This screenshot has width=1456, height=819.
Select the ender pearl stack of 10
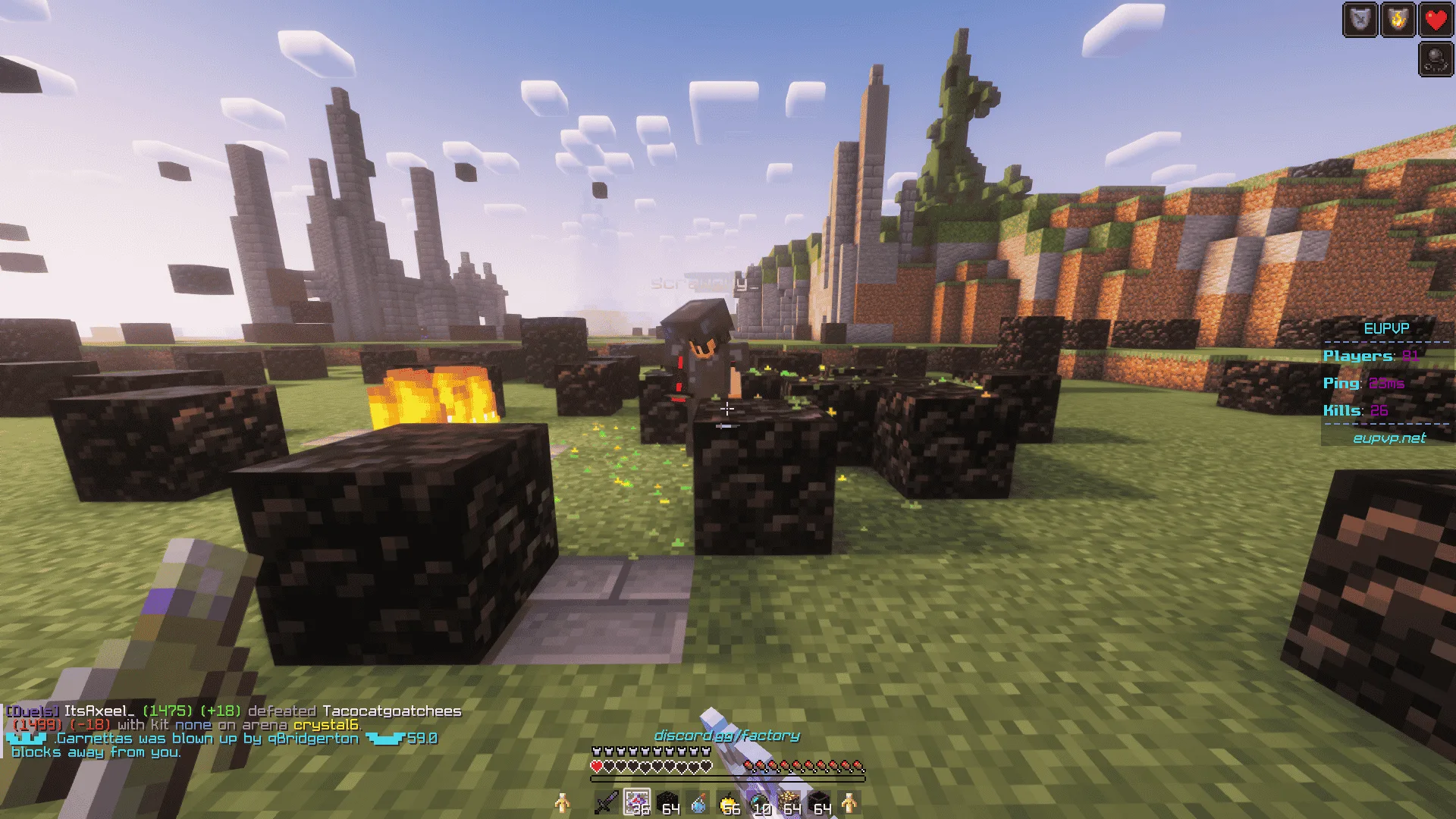758,802
